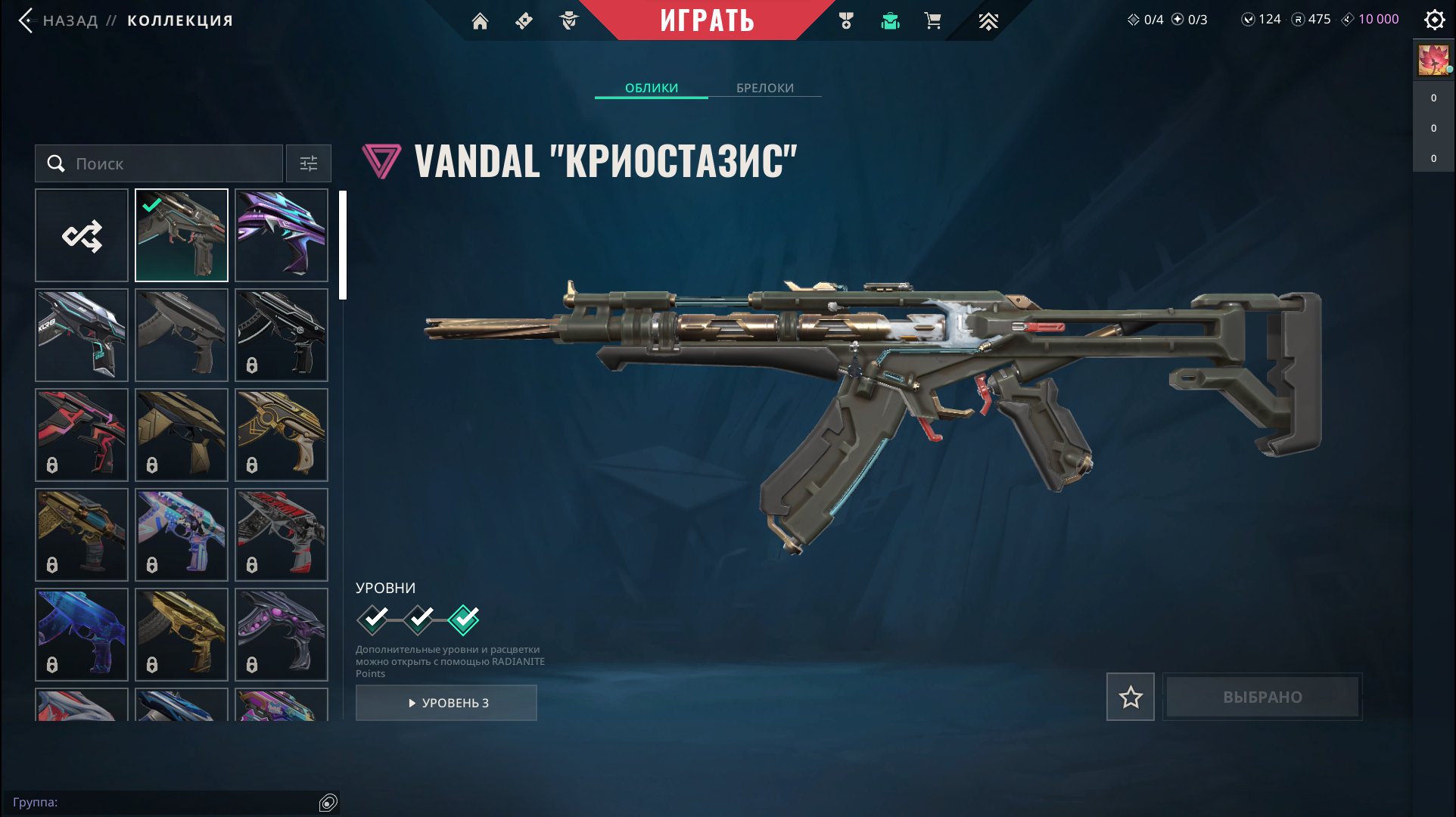Image resolution: width=1456 pixels, height=817 pixels.
Task: Toggle the favorite star for the Vandal skin
Action: click(x=1131, y=697)
